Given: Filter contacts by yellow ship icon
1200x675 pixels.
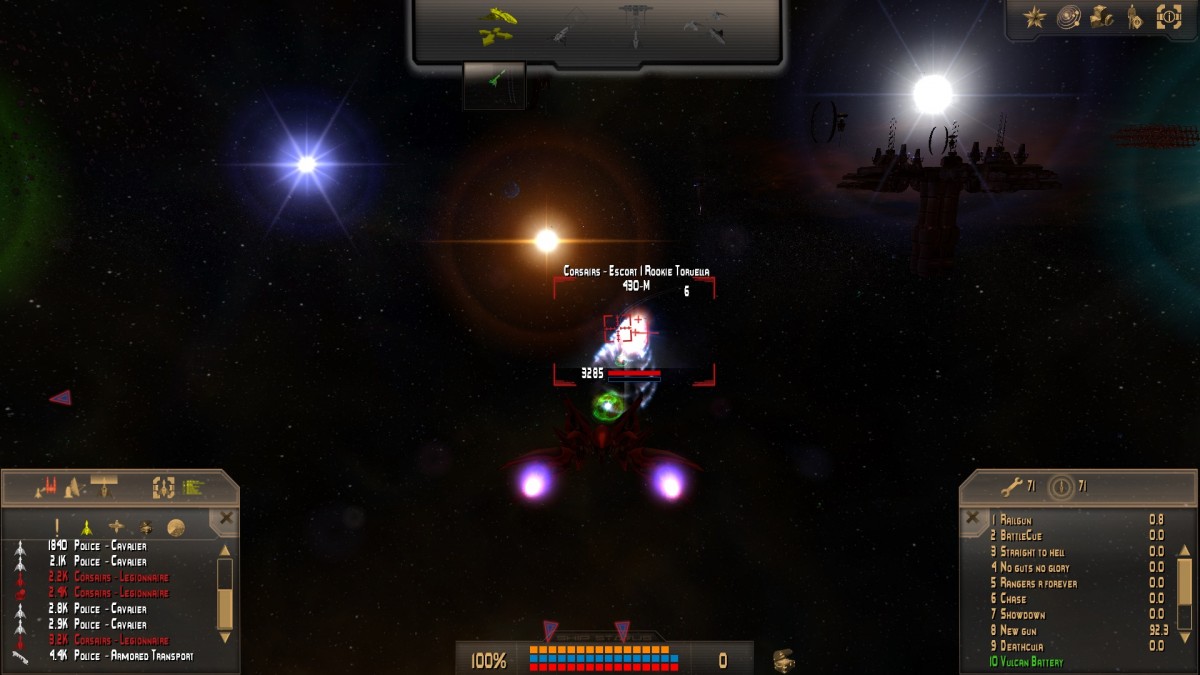Looking at the screenshot, I should point(87,527).
